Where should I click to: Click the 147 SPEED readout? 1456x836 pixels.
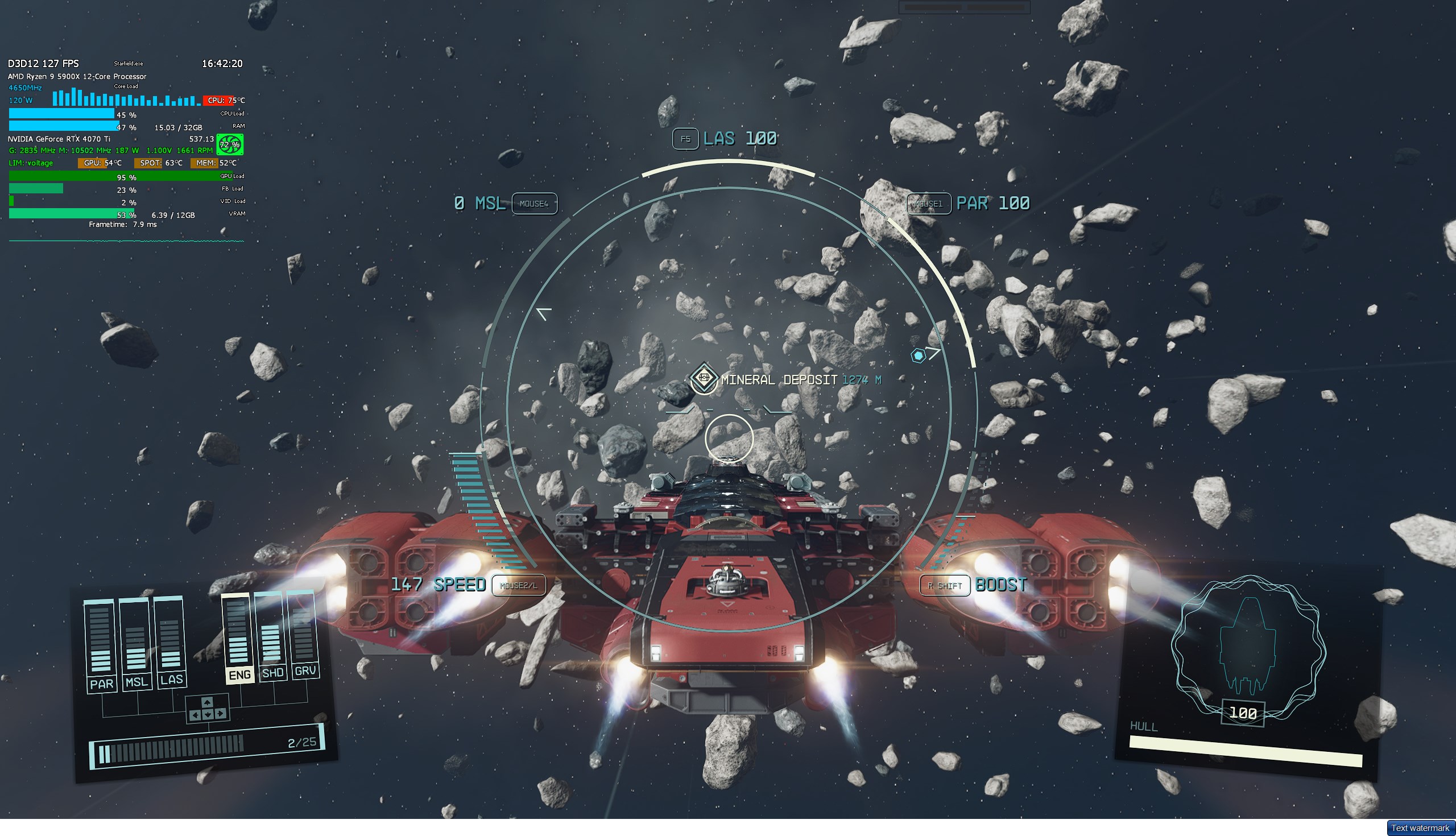(x=439, y=585)
